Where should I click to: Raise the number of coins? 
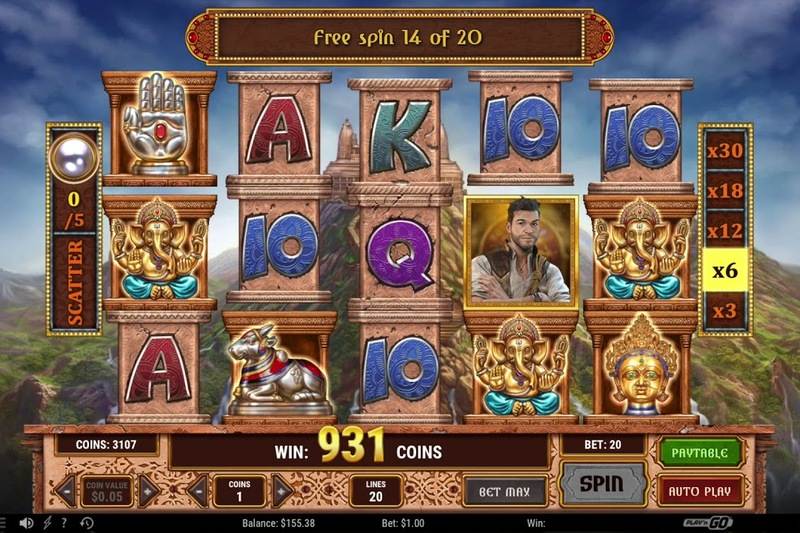[x=282, y=490]
